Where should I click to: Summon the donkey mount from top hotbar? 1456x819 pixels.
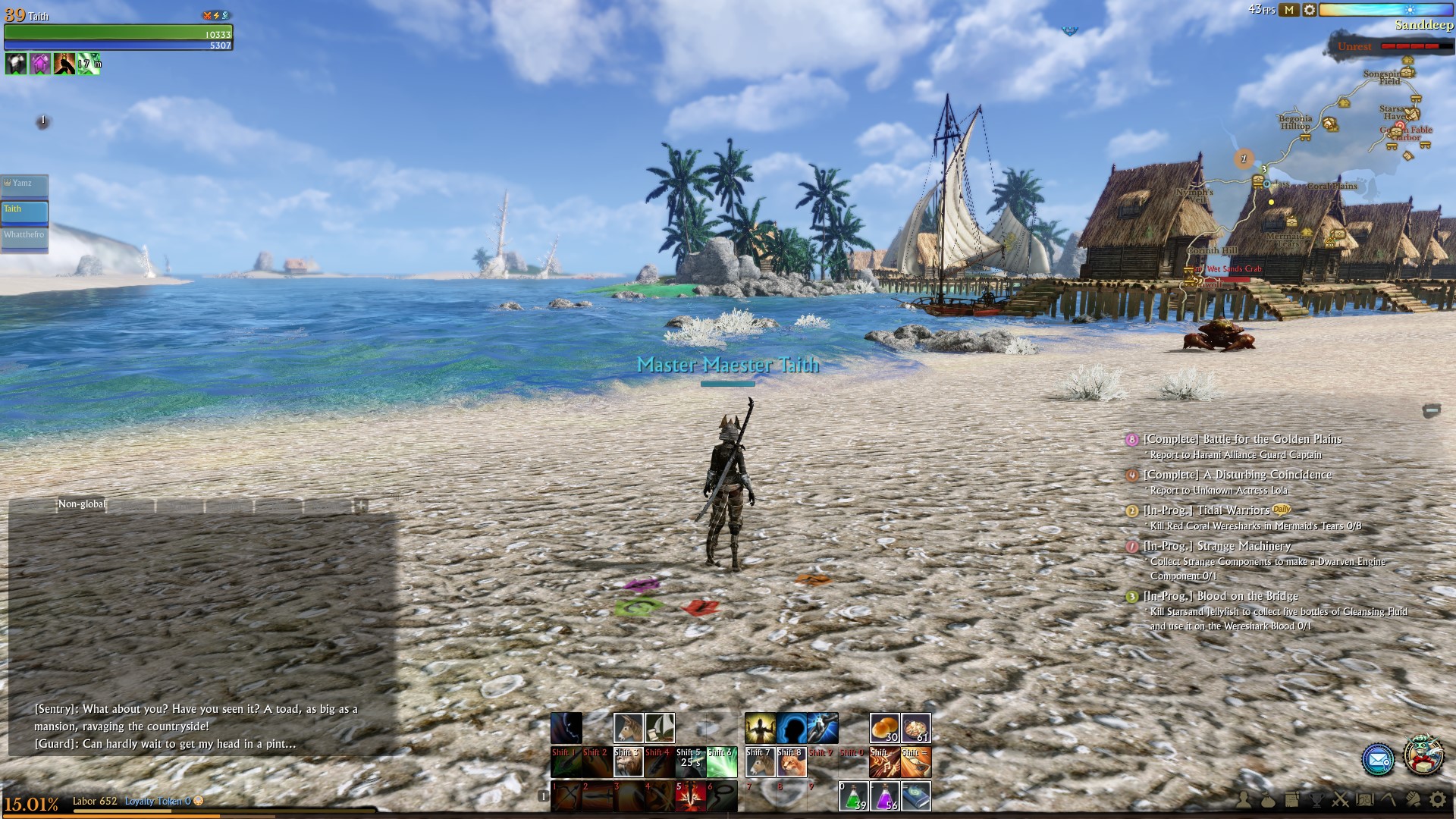pyautogui.click(x=628, y=728)
